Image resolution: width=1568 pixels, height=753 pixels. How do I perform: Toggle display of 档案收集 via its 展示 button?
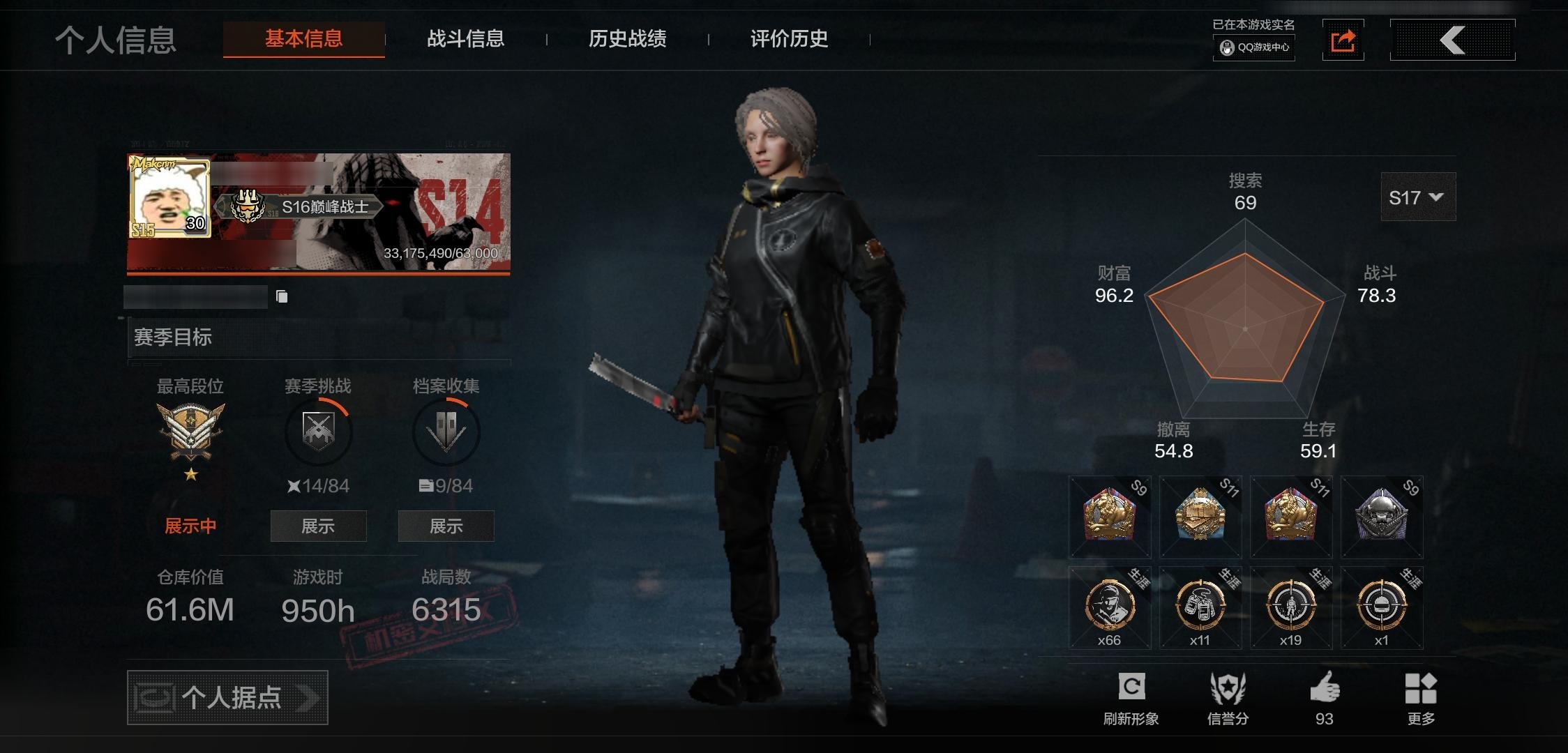pyautogui.click(x=446, y=526)
